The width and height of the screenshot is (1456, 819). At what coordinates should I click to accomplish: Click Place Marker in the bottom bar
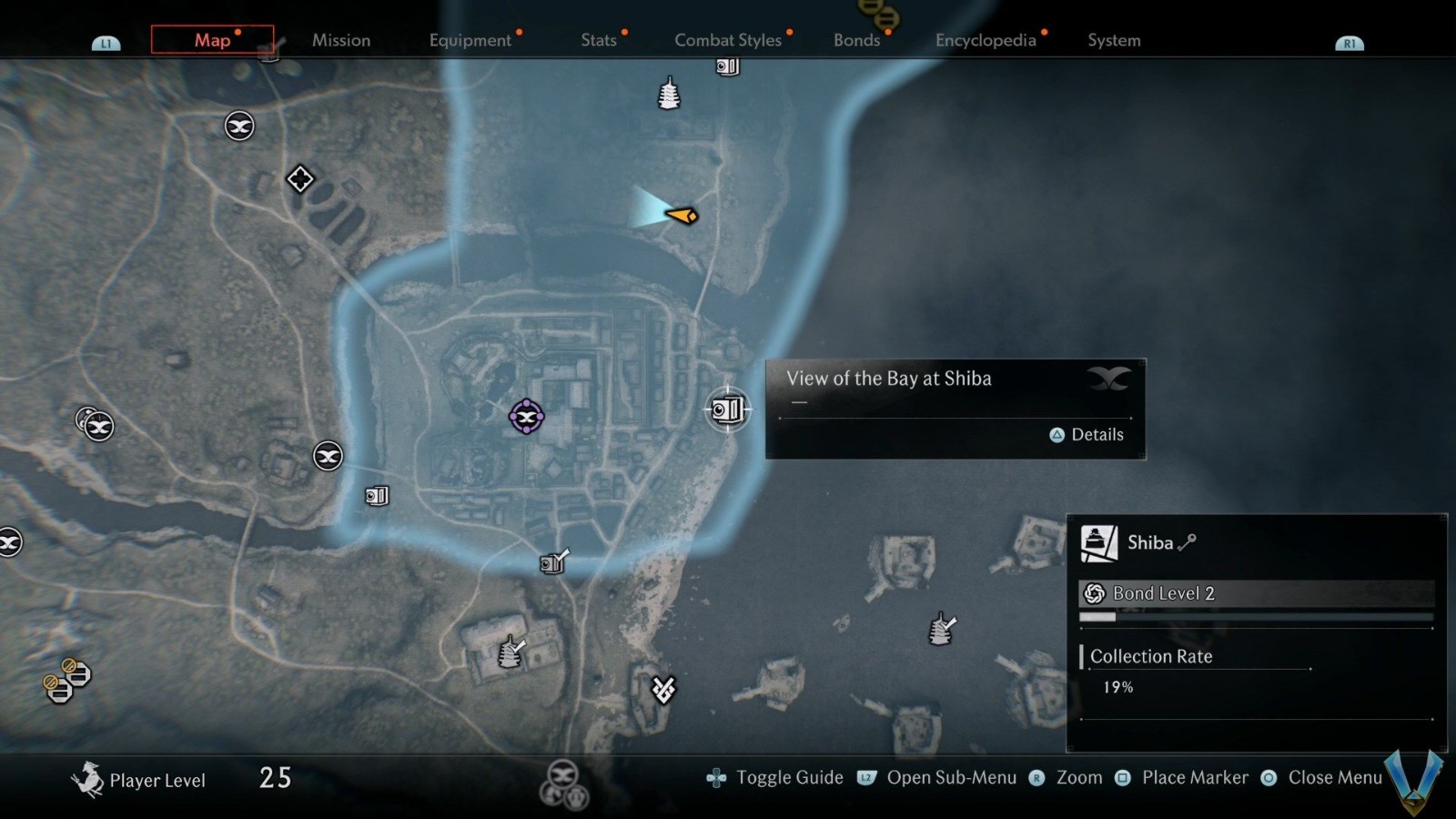coord(1195,777)
